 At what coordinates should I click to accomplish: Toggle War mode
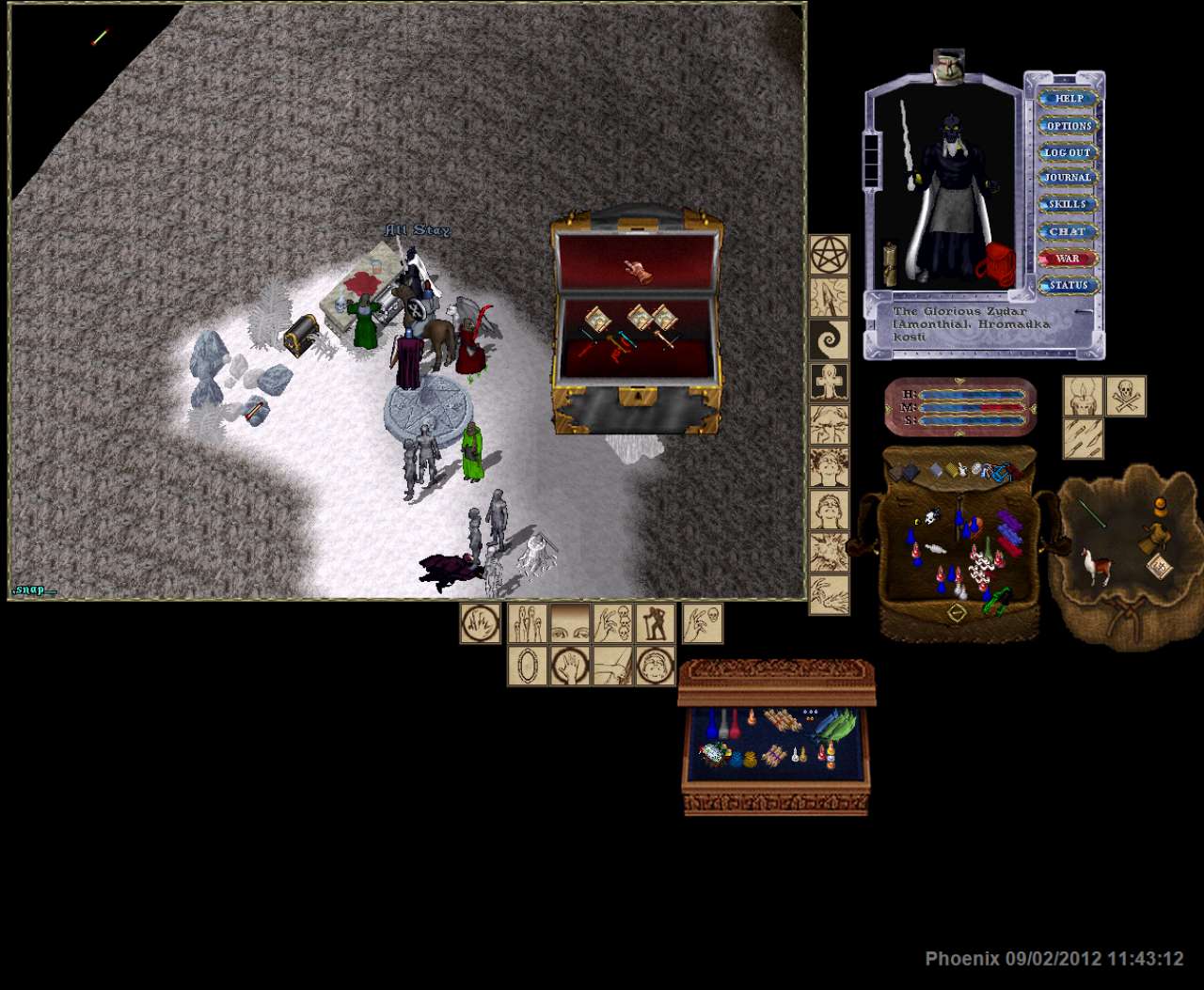tap(1069, 259)
